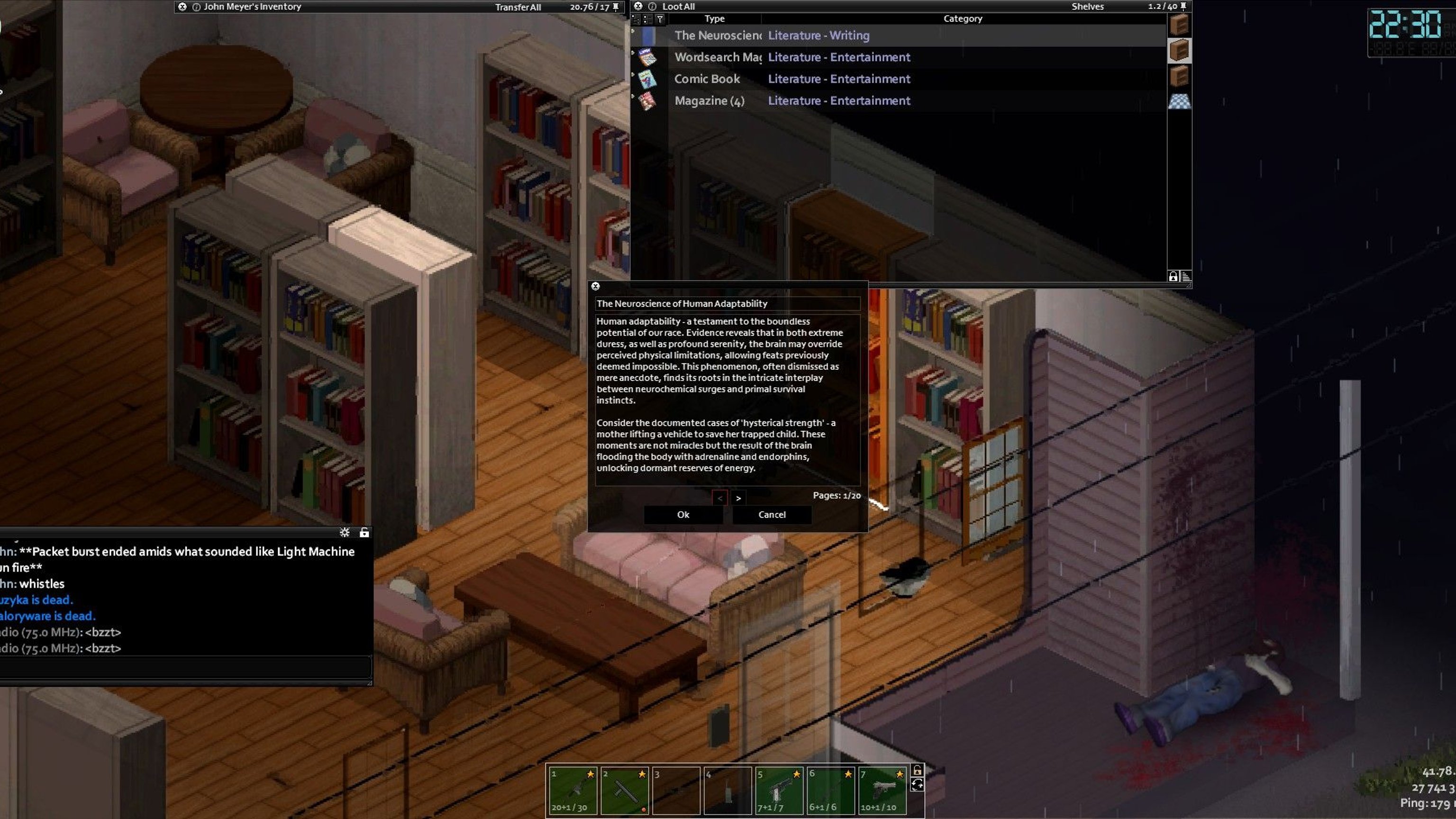Select The Neuroscience book row

718,36
